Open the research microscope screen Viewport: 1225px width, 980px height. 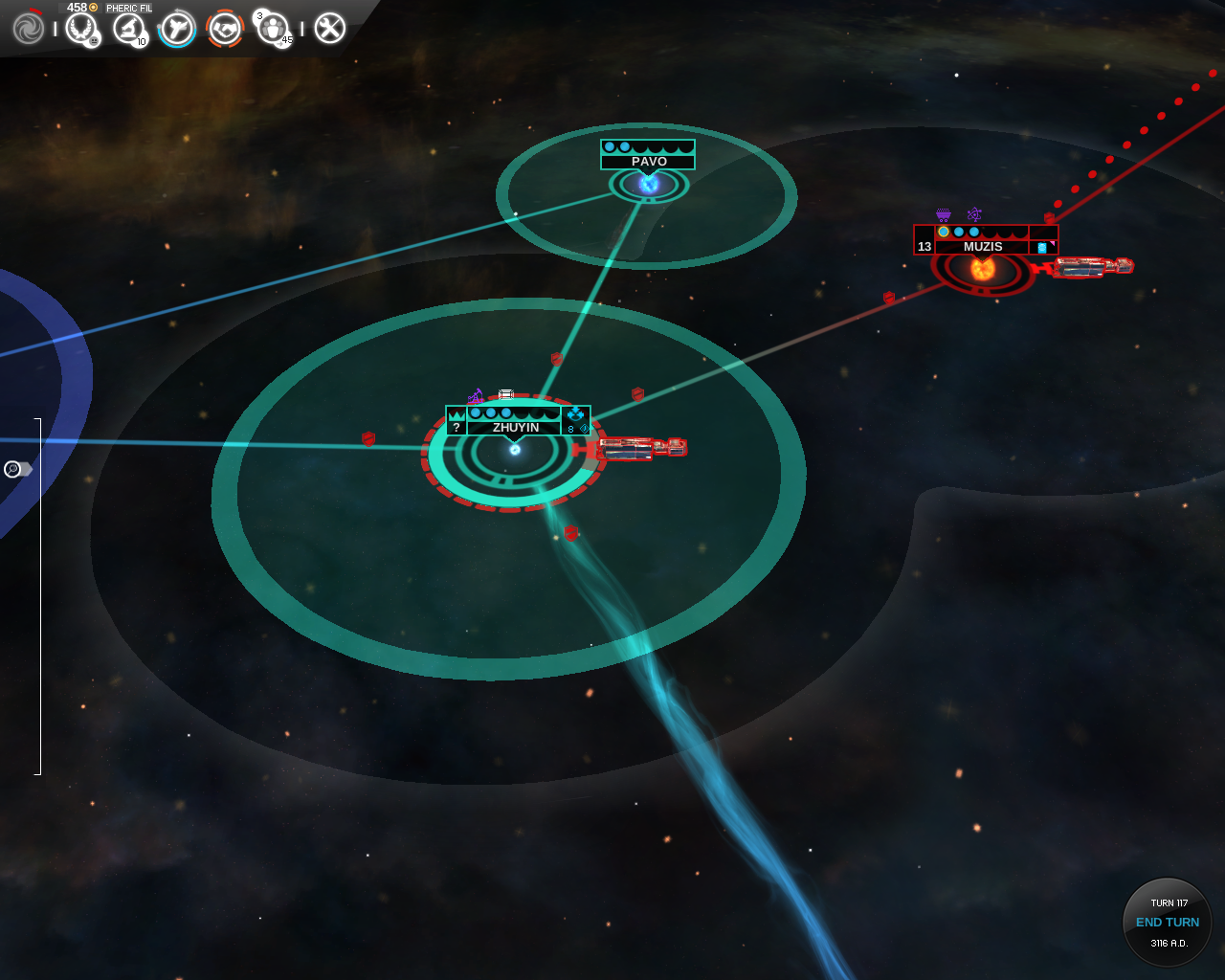point(128,28)
